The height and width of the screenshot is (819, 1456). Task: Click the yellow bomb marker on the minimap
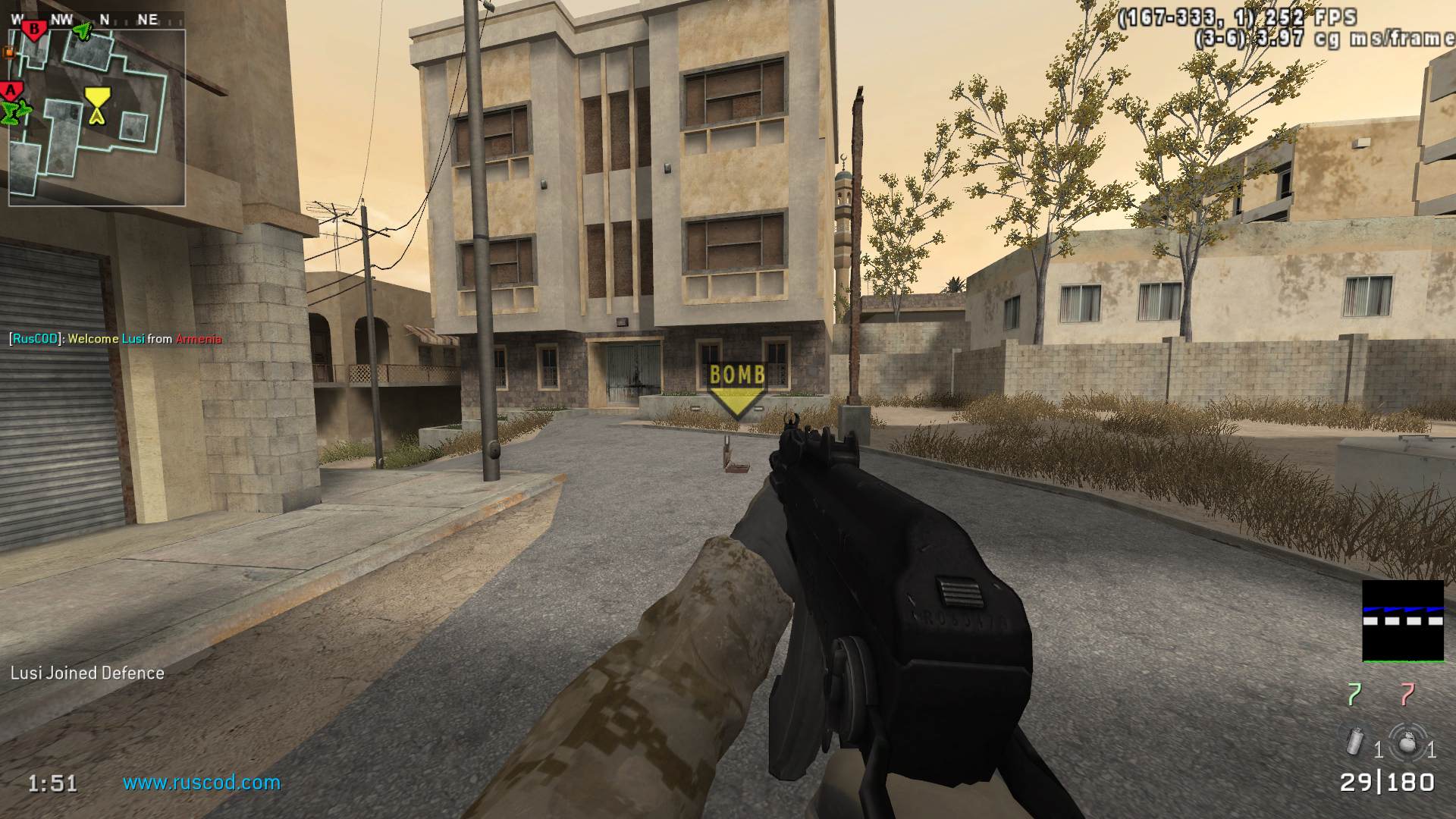(96, 105)
